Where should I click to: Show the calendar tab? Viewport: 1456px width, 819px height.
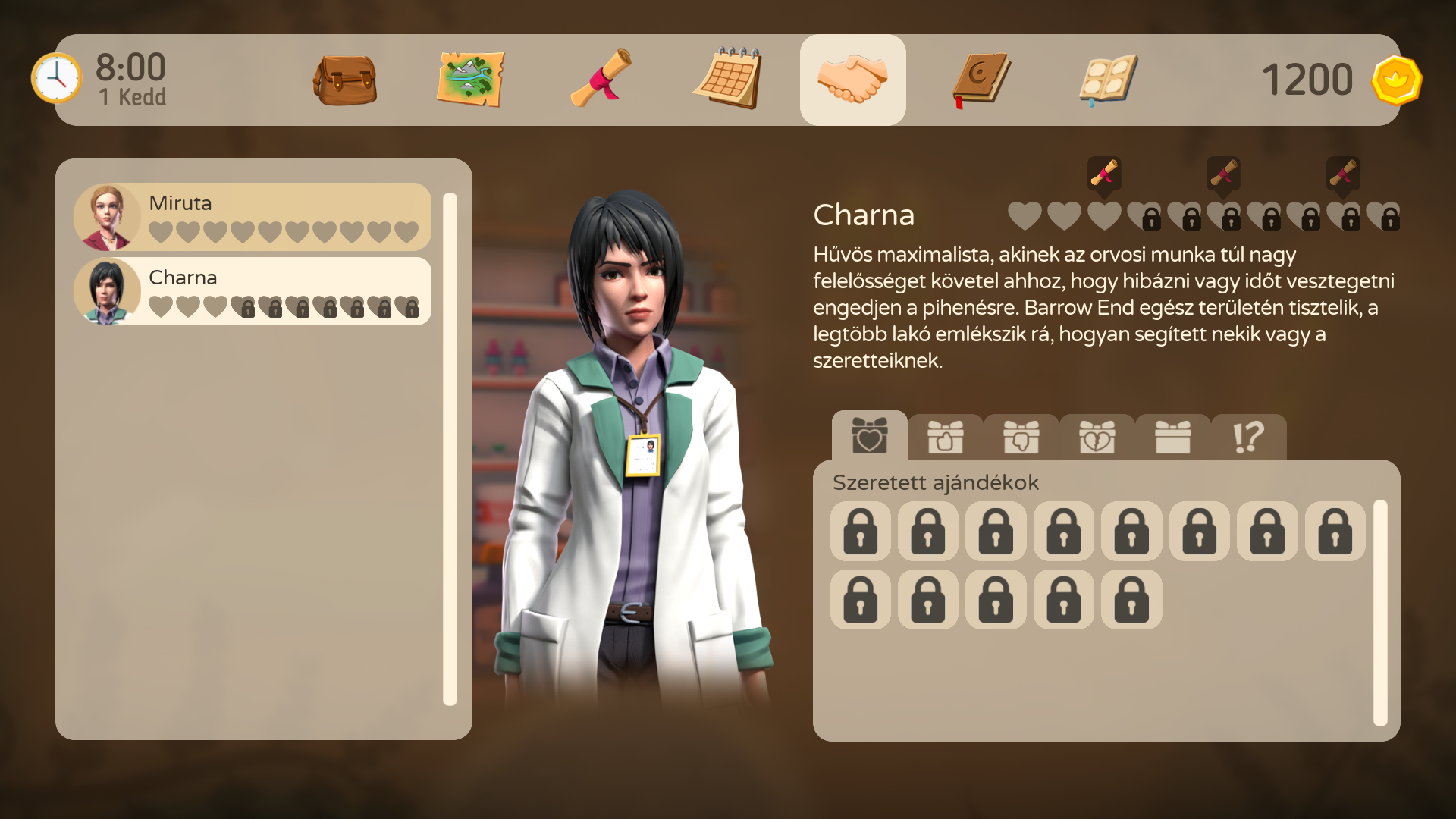[x=727, y=80]
